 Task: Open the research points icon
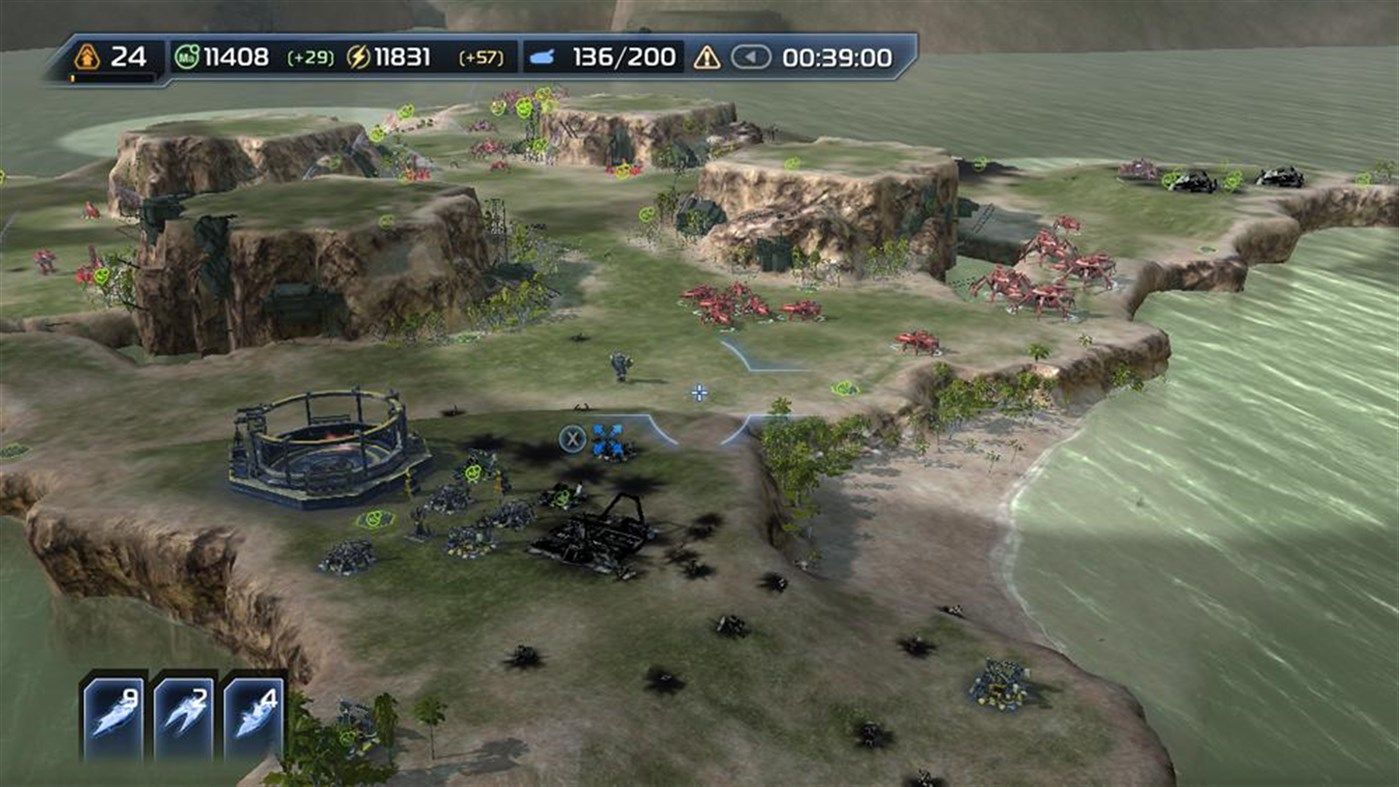pos(87,57)
